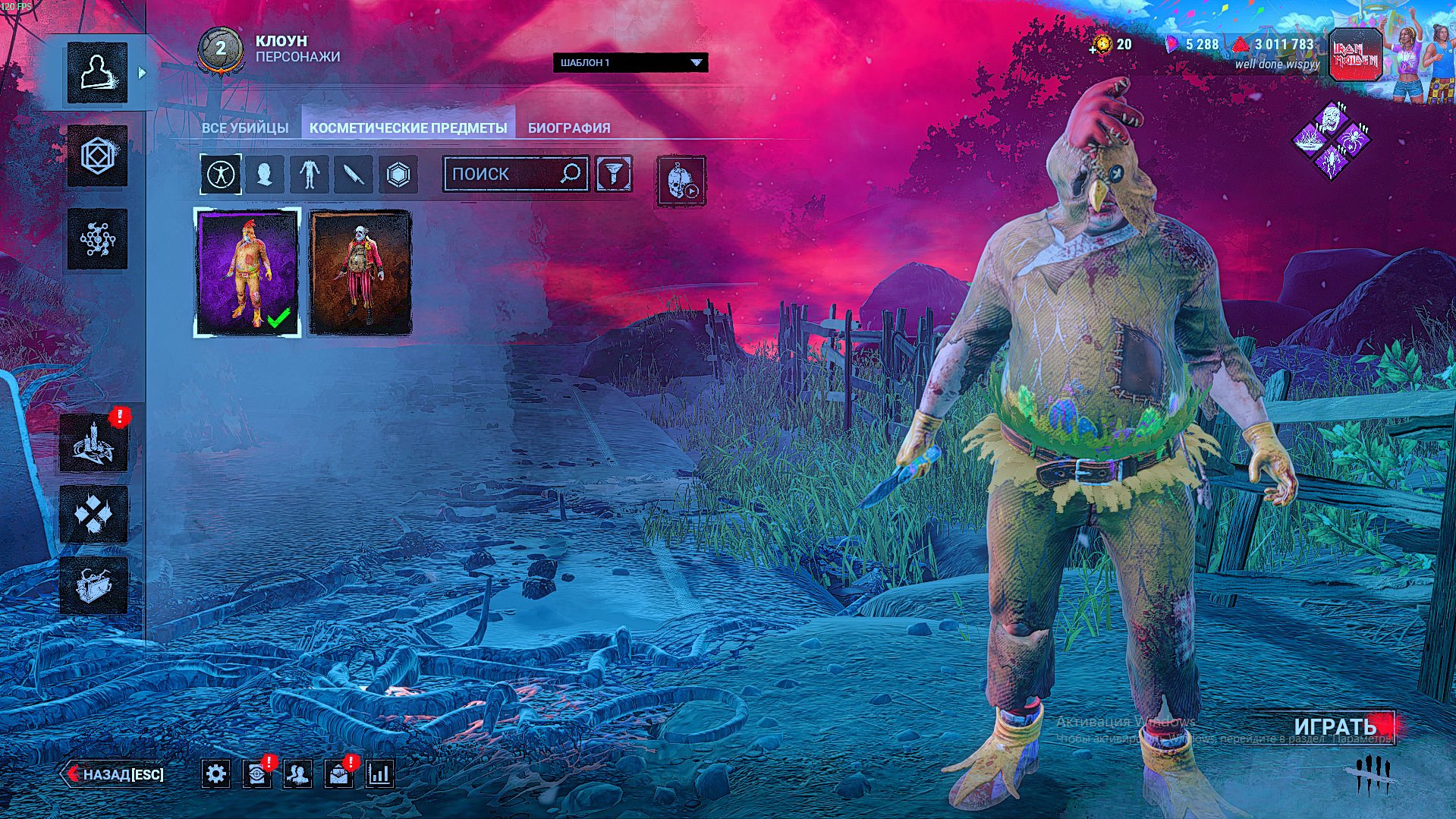Select the default red clown outfit thumbnail
This screenshot has height=819, width=1456.
(x=360, y=272)
